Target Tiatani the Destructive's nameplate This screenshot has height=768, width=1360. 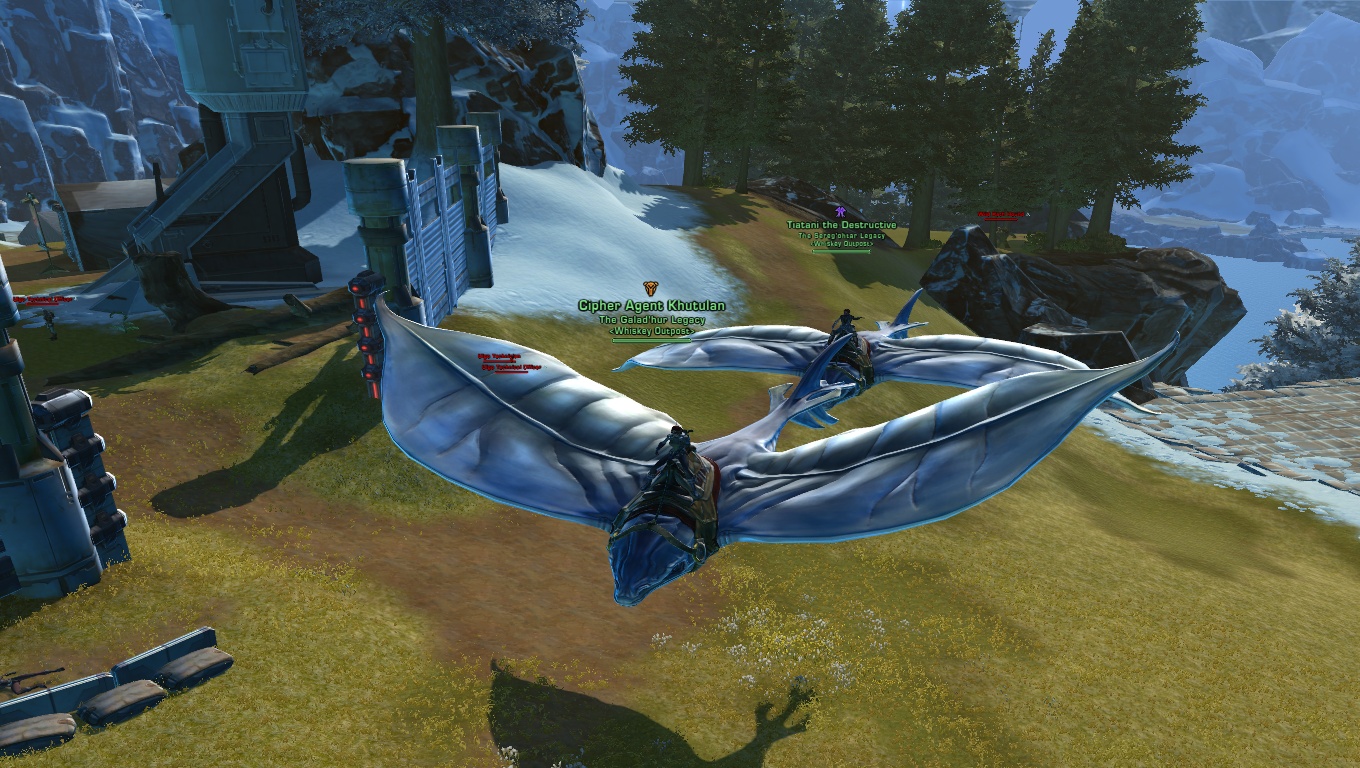click(841, 226)
